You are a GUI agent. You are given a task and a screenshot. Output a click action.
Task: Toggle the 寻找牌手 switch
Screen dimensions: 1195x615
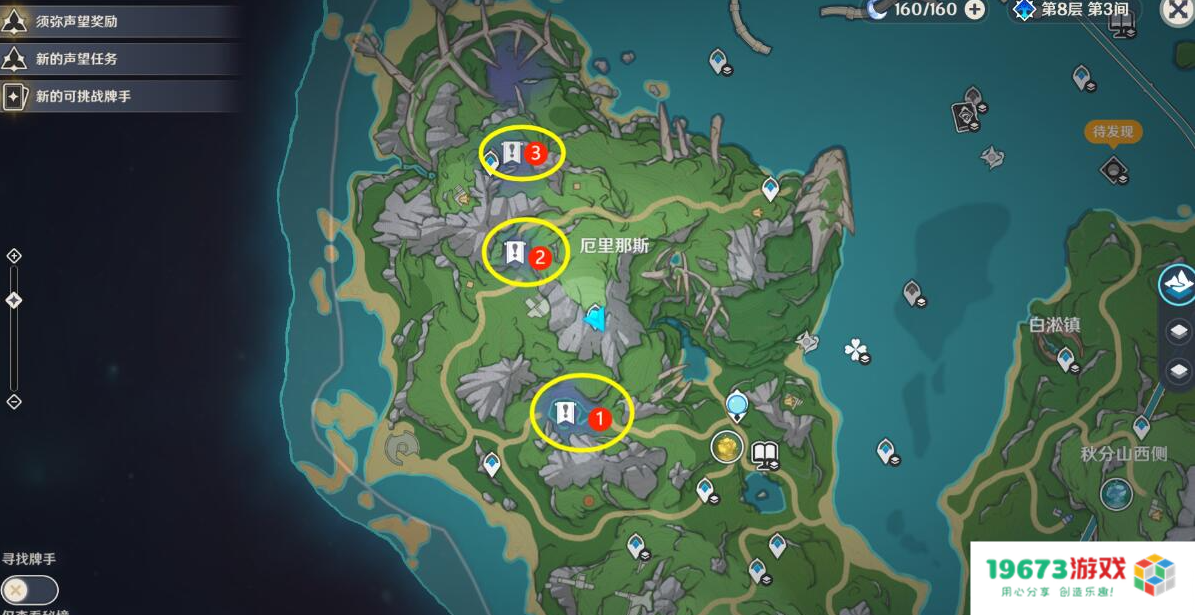coord(29,590)
